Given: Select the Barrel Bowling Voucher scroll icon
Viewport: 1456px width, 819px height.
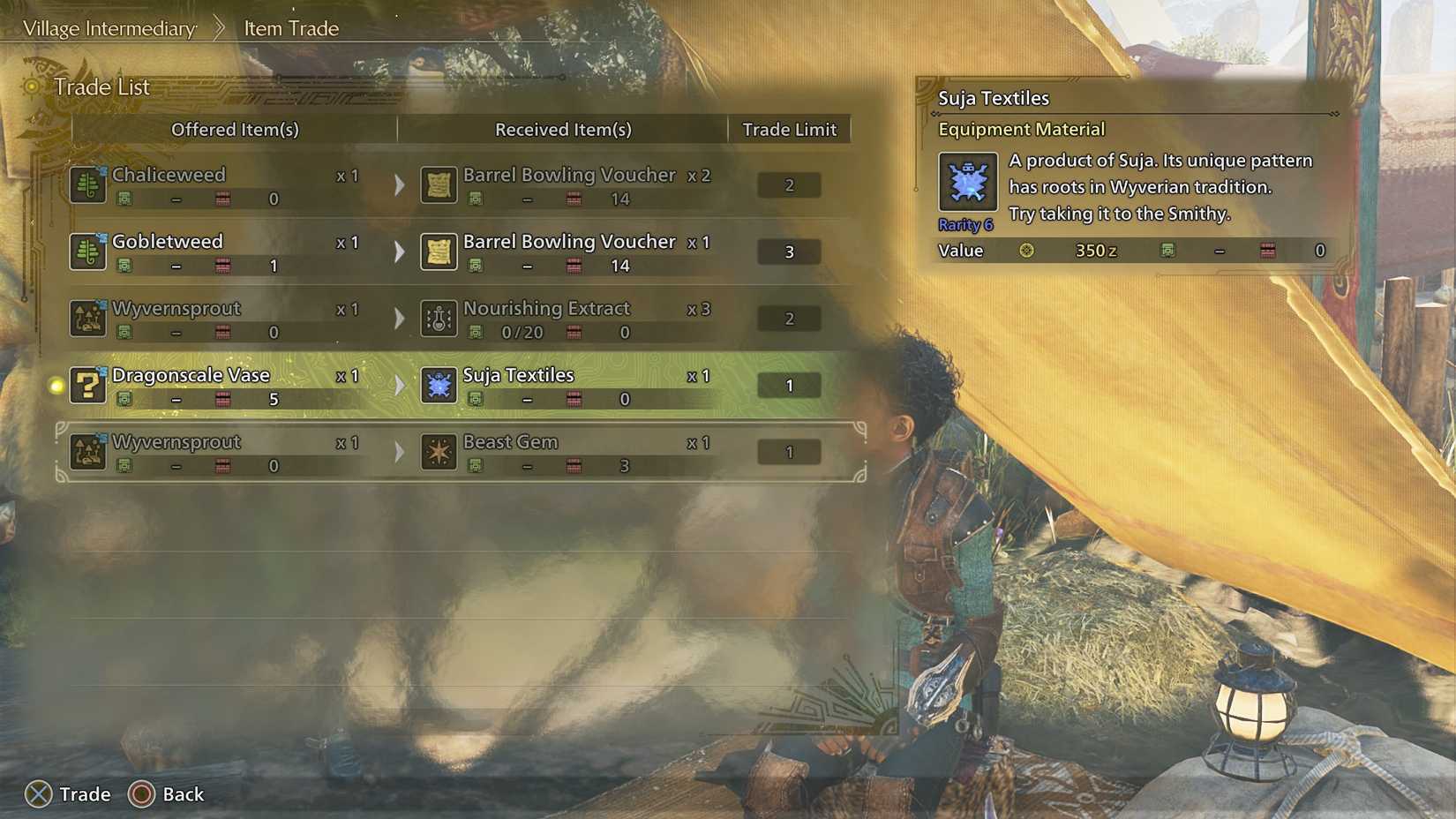Looking at the screenshot, I should click(439, 184).
